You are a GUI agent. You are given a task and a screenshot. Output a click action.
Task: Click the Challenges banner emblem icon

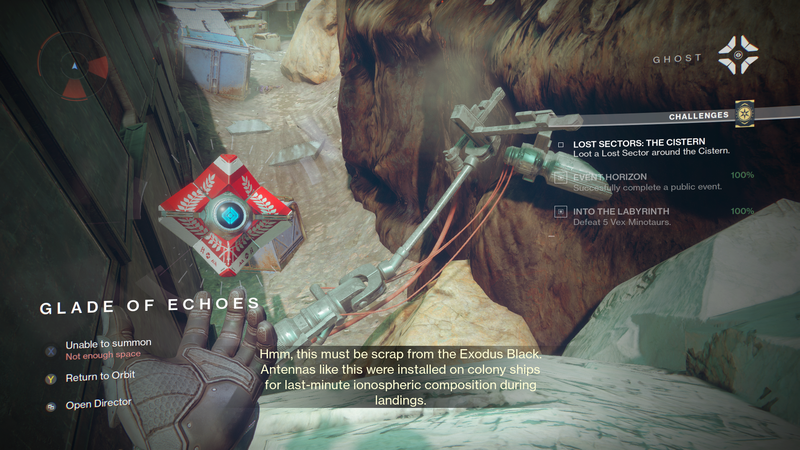click(742, 114)
